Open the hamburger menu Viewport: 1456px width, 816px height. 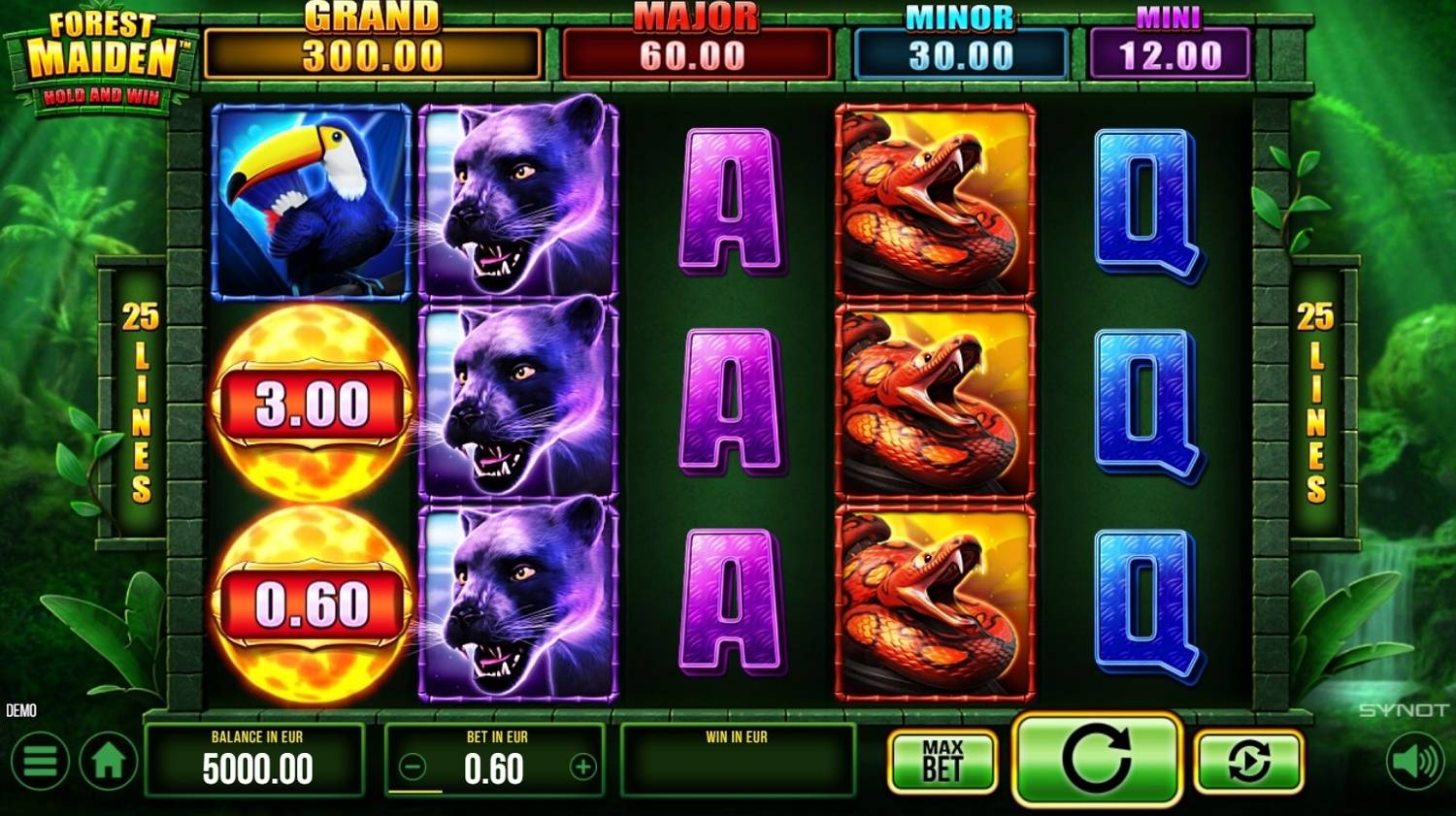click(40, 761)
